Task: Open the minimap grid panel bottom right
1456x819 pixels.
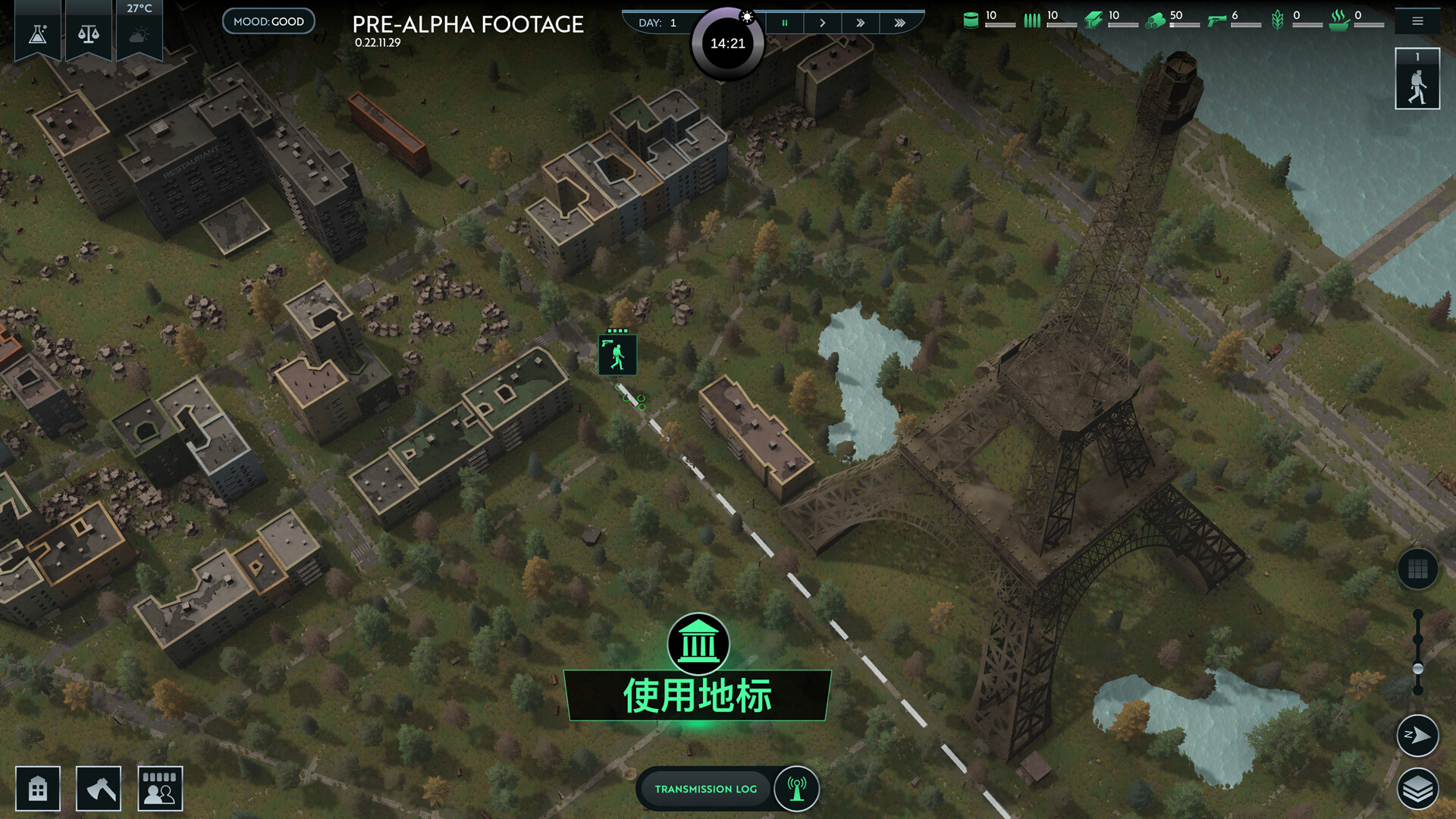Action: 1417,569
